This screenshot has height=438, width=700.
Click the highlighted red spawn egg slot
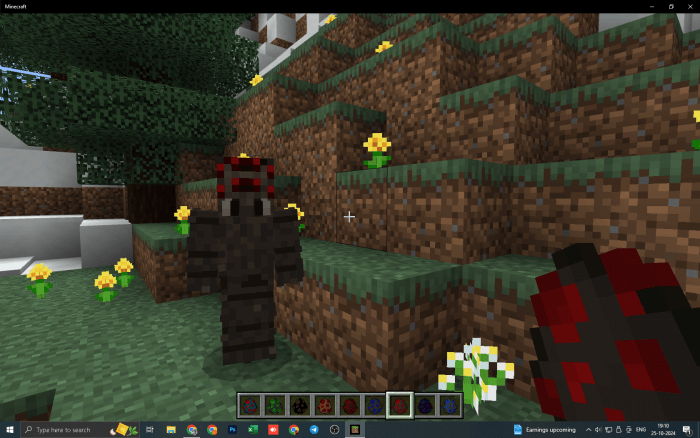coord(399,406)
